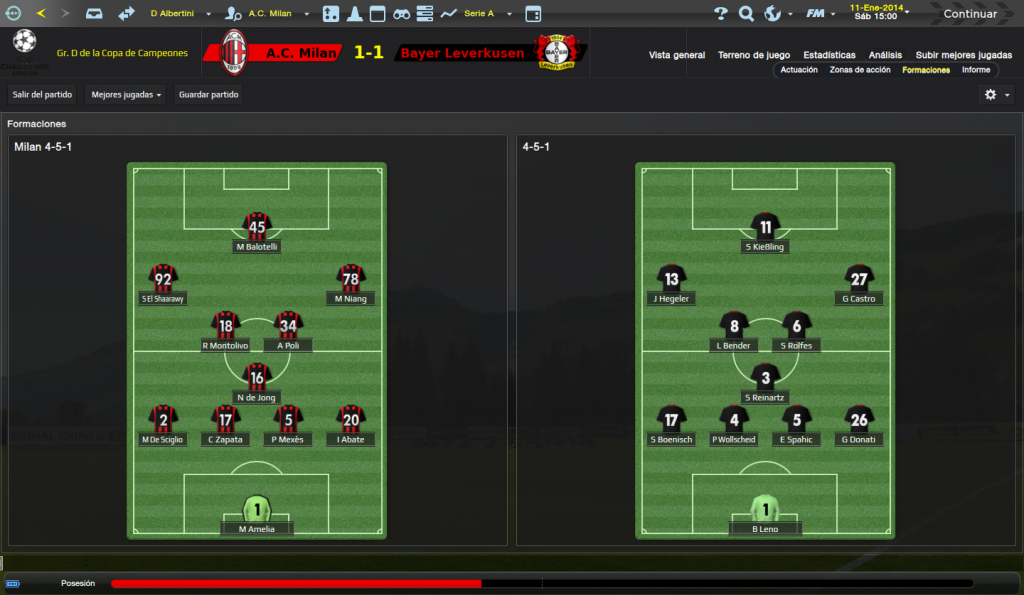Select S Kießling on Leverkusen's formation
Image resolution: width=1024 pixels, height=595 pixels.
[765, 231]
